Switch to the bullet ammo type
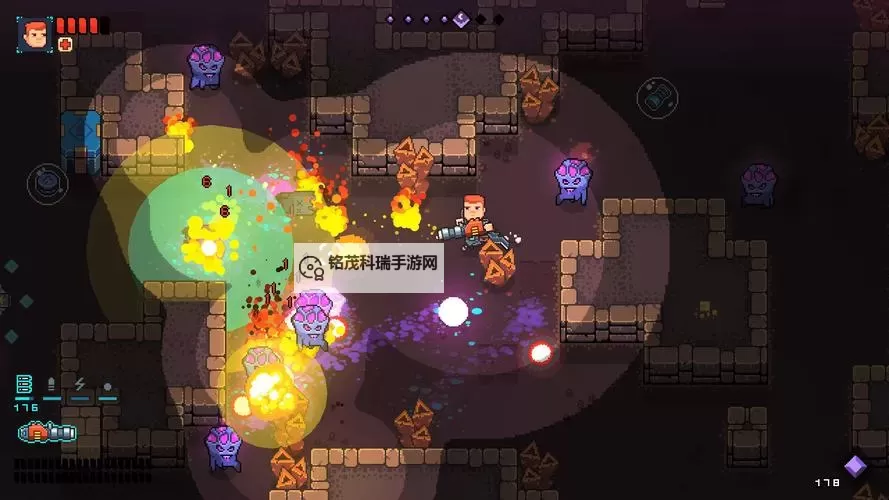 (x=52, y=385)
